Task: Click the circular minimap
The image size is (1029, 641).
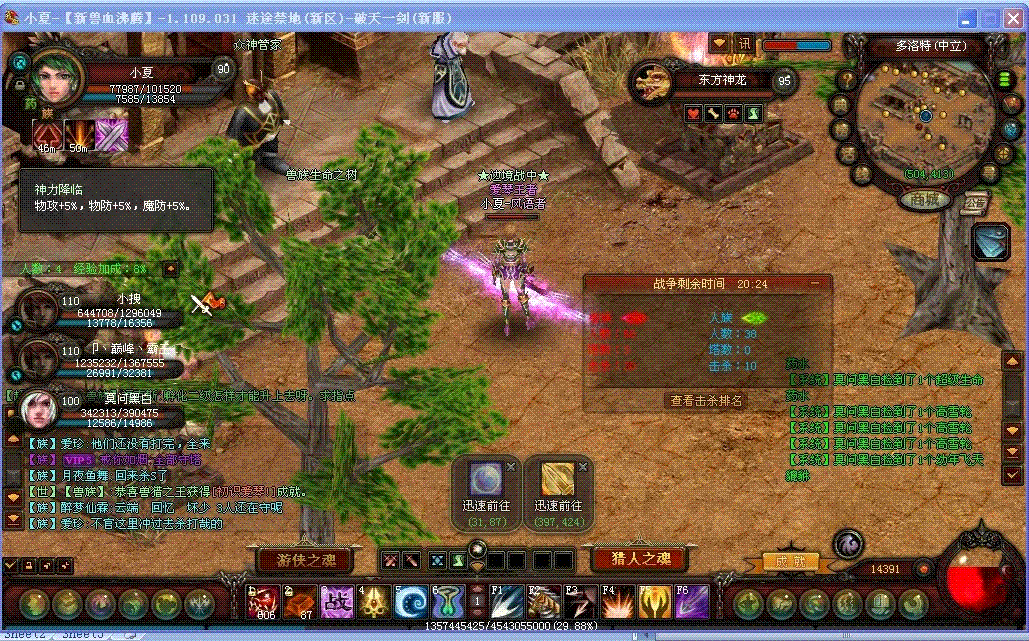Action: (926, 115)
